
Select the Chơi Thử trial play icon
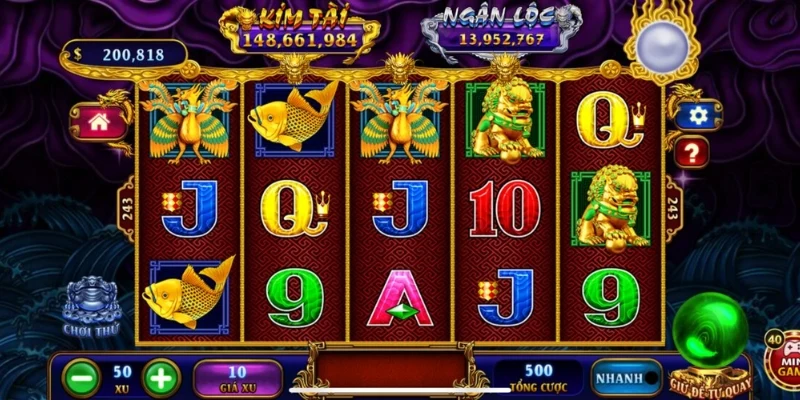(x=92, y=305)
